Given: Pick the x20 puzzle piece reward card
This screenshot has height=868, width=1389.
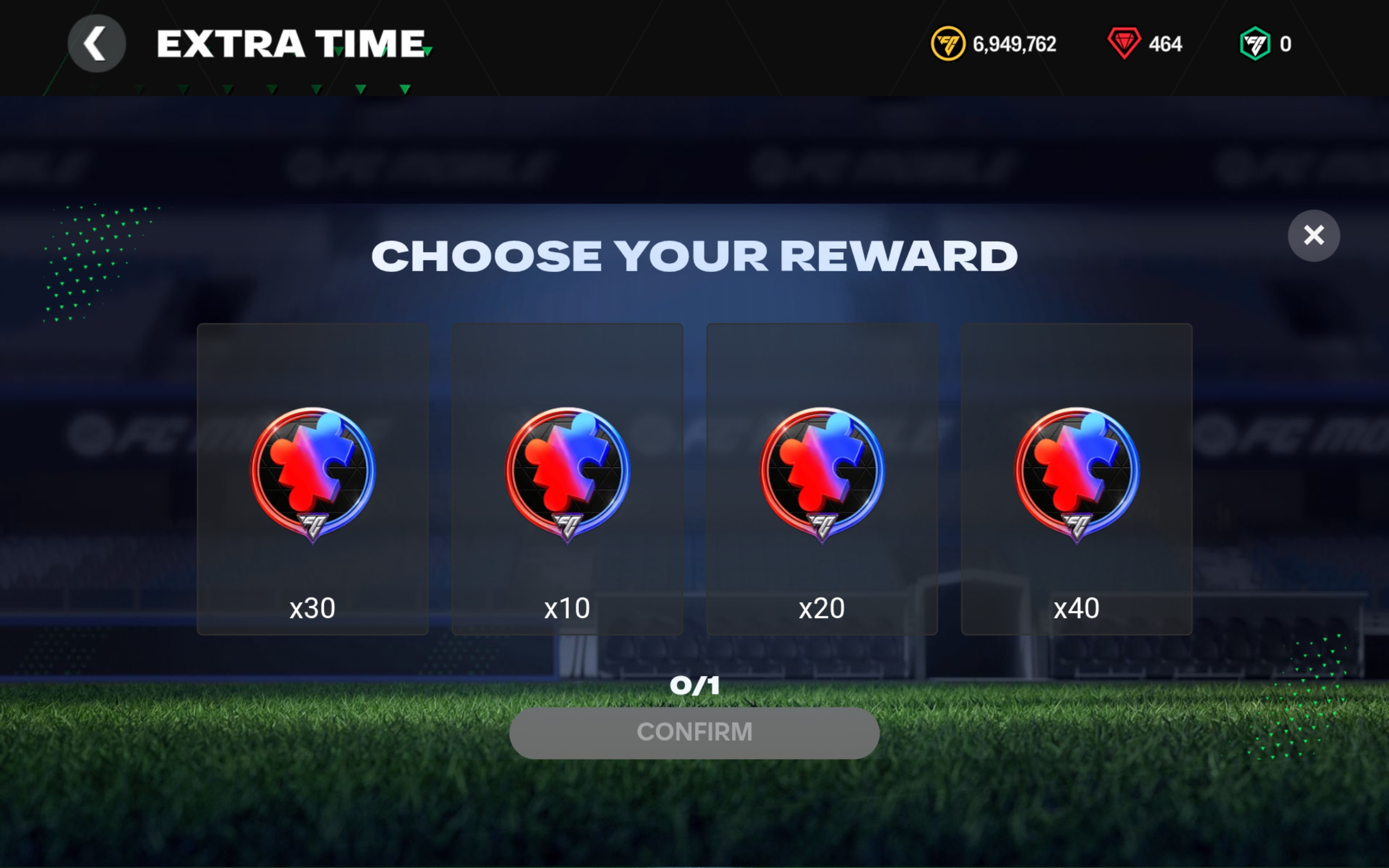Looking at the screenshot, I should tap(822, 479).
